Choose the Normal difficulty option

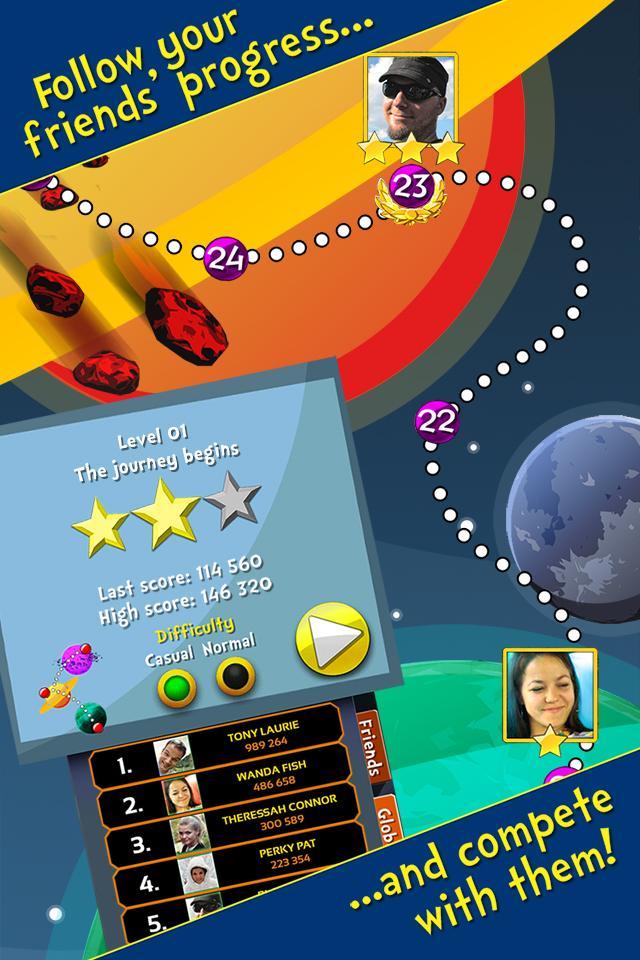(235, 676)
